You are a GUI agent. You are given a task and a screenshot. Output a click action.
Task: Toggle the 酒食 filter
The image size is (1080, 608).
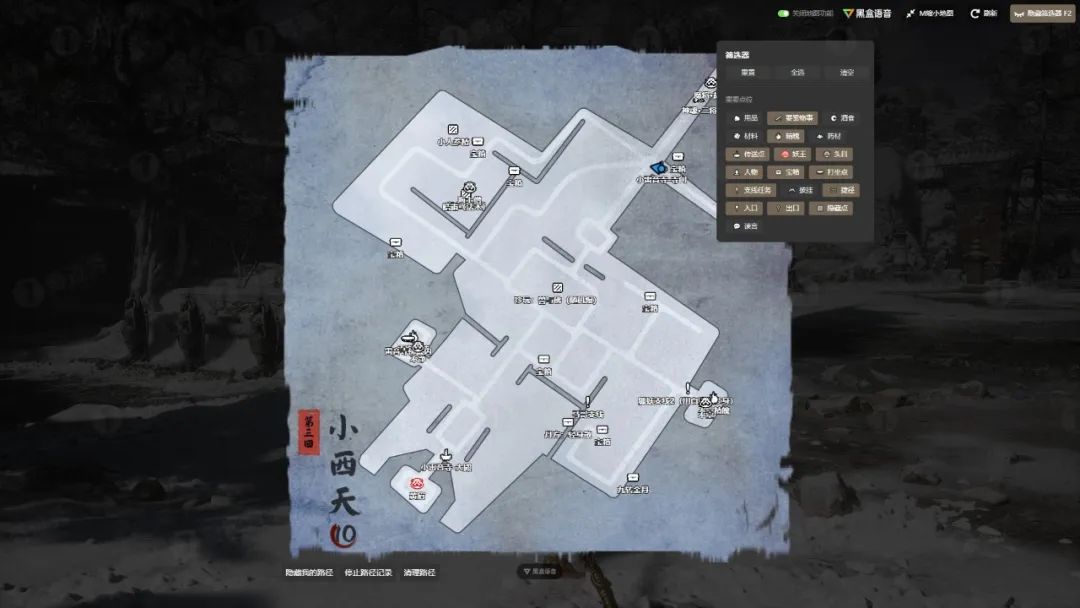[x=842, y=118]
